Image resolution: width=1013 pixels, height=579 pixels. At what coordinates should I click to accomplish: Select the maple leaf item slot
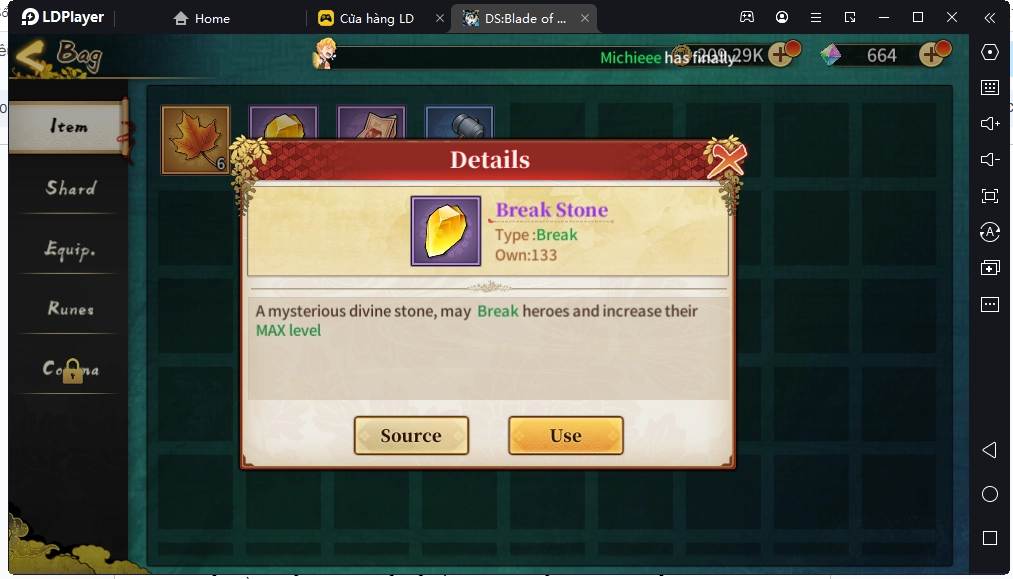195,139
